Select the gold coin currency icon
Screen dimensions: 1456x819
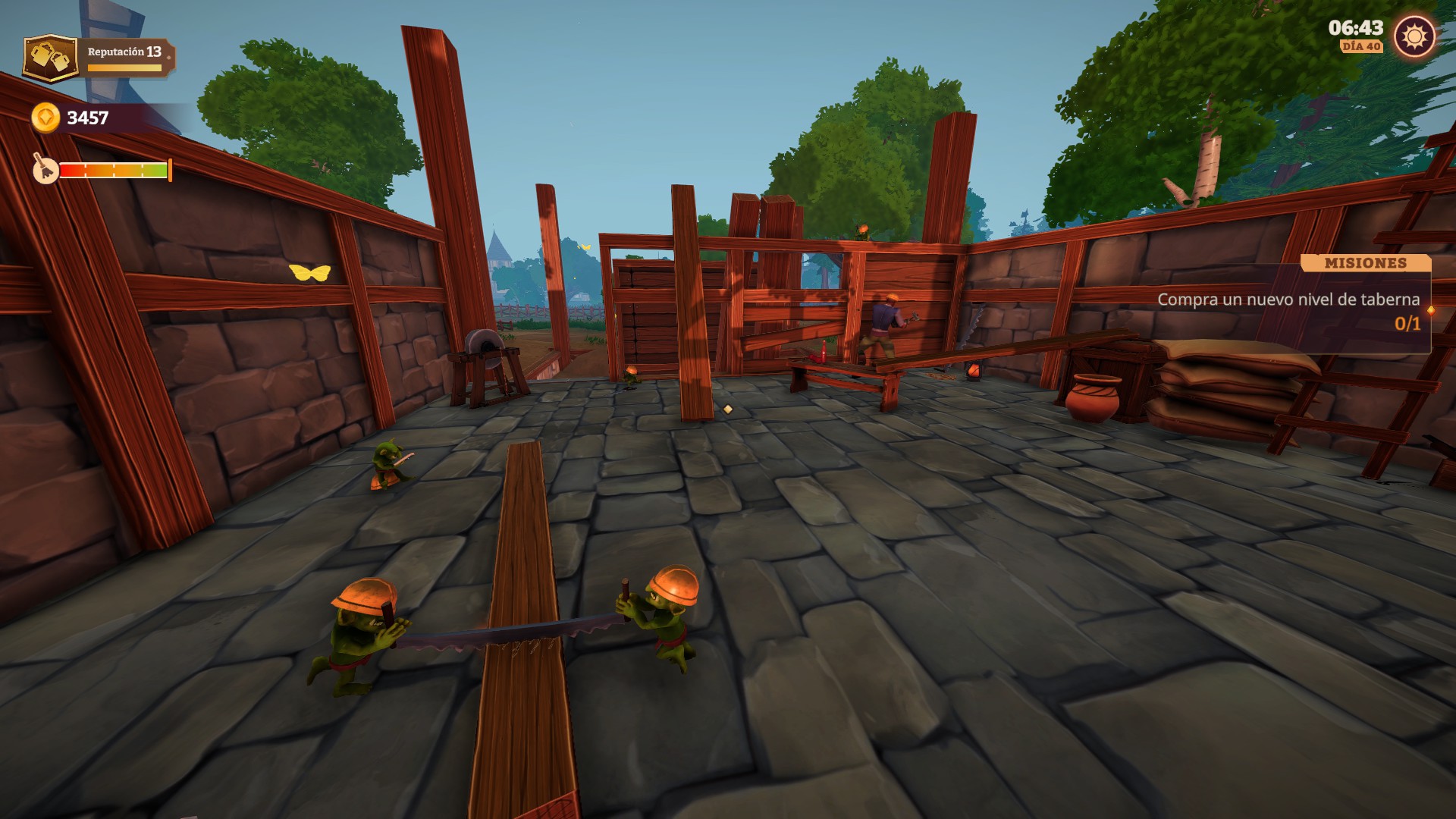coord(45,118)
